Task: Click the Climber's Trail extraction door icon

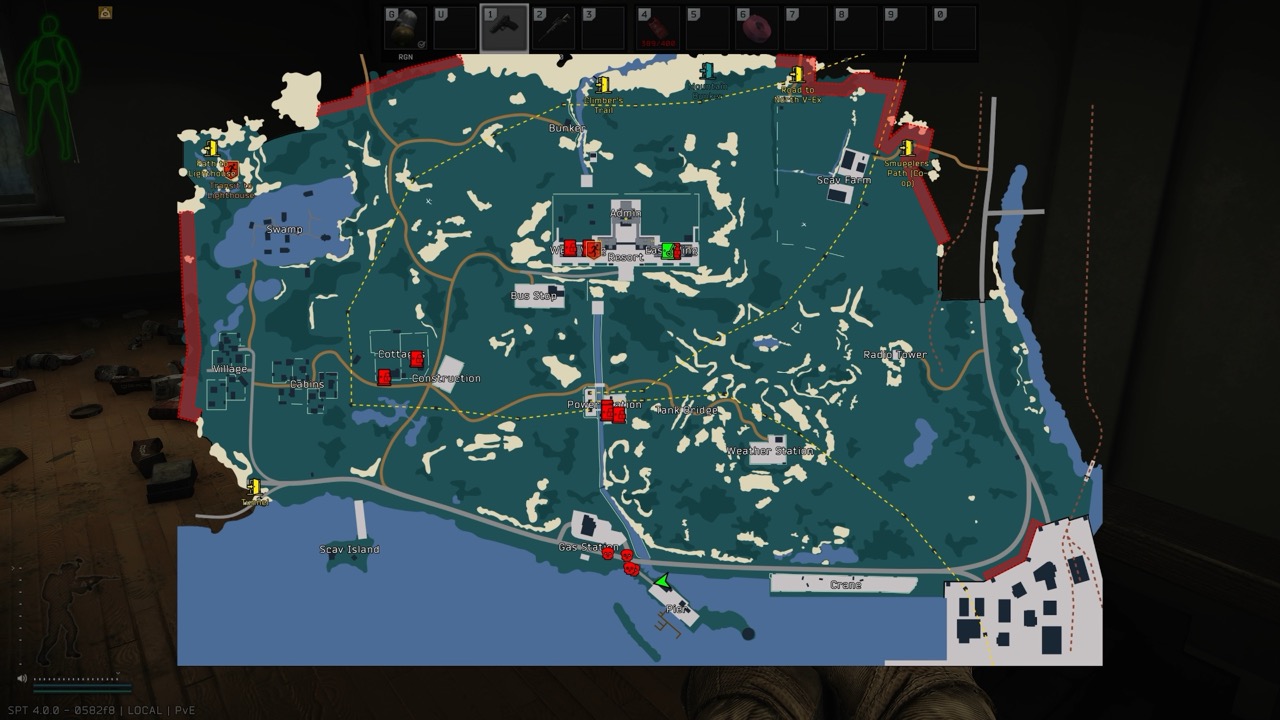Action: point(600,82)
